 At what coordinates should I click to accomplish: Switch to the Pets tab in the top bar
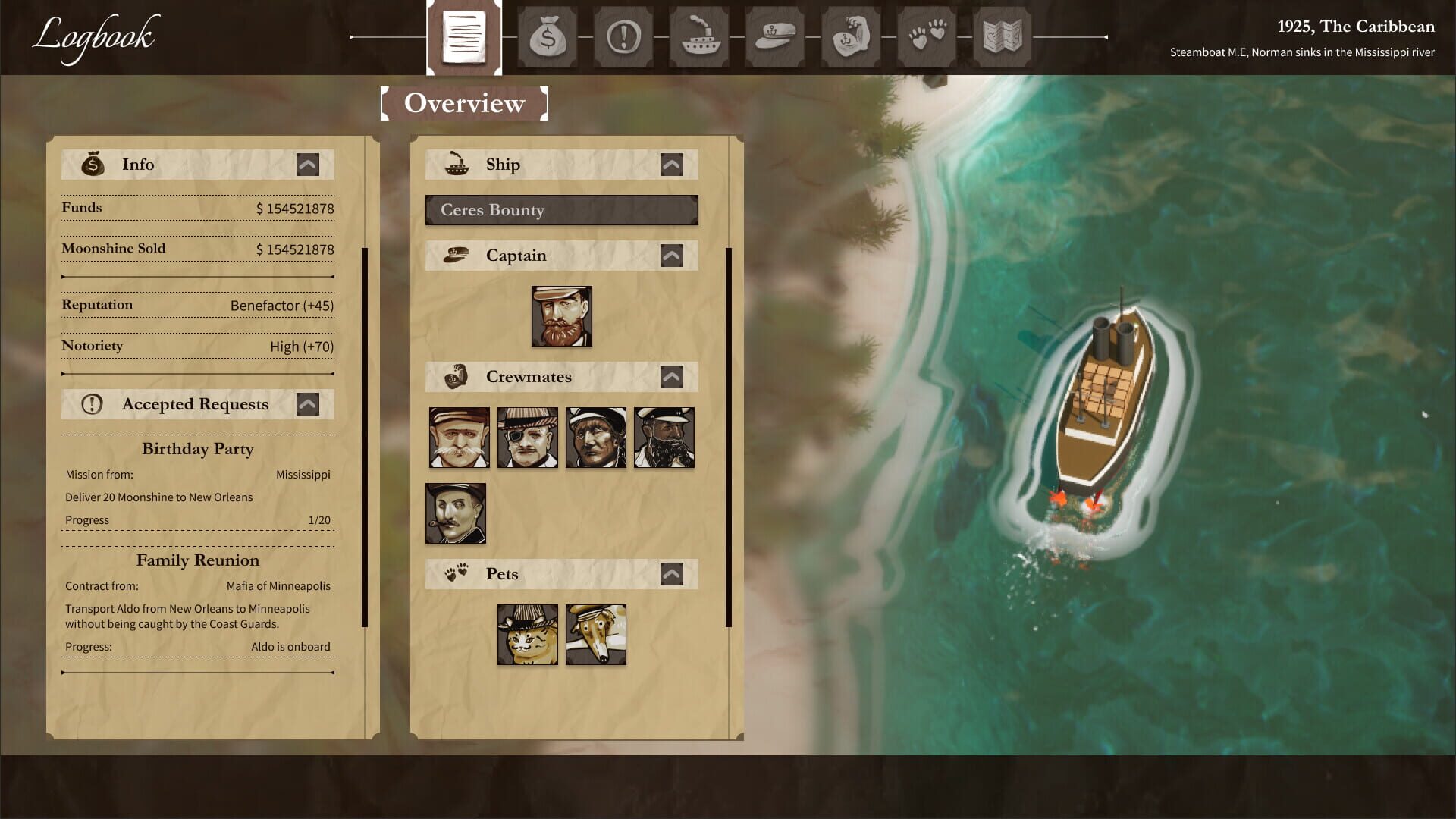coord(927,37)
